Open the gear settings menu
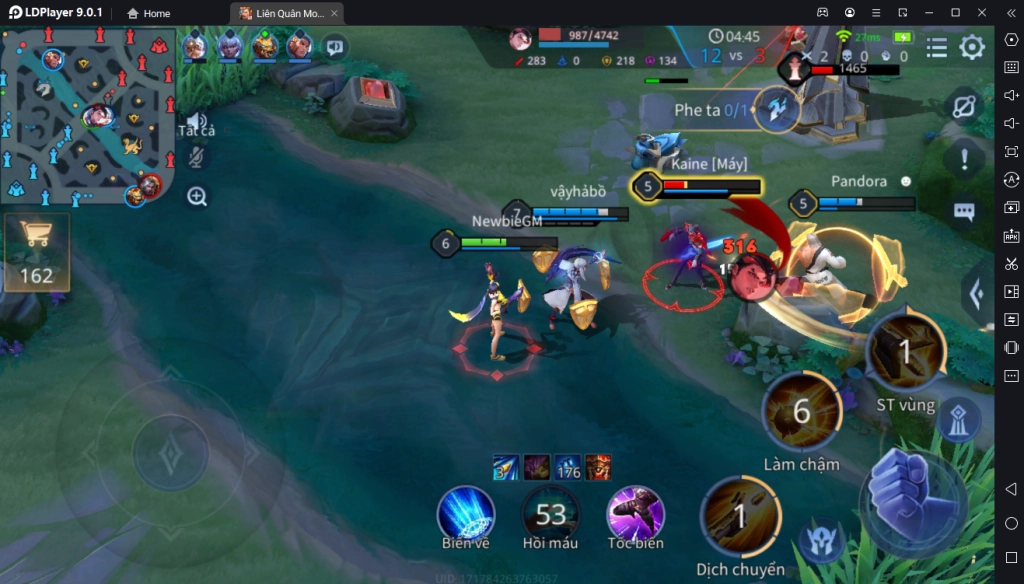 [x=972, y=47]
